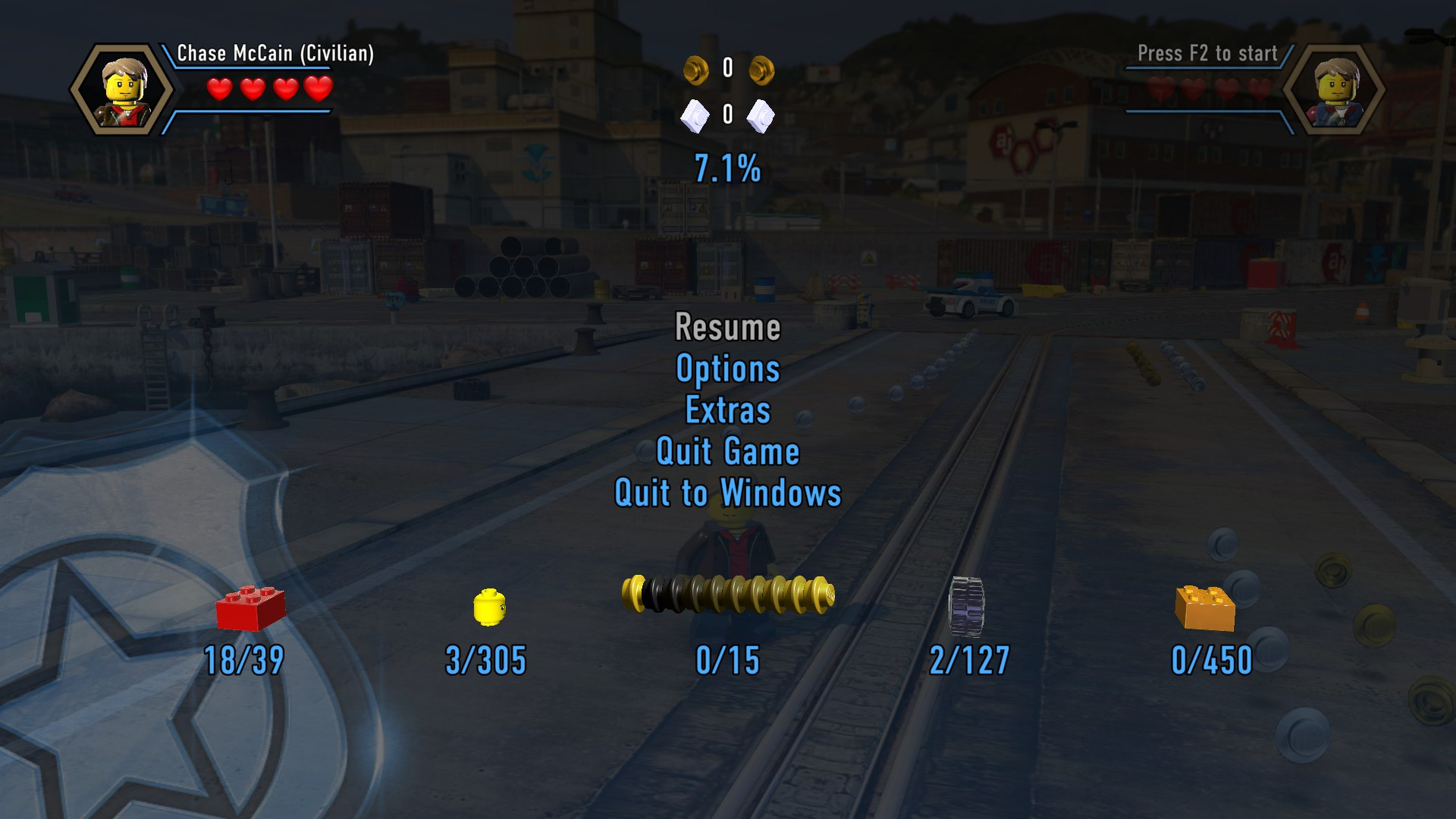This screenshot has width=1456, height=819.
Task: Select Quit to Windows
Action: [x=727, y=493]
